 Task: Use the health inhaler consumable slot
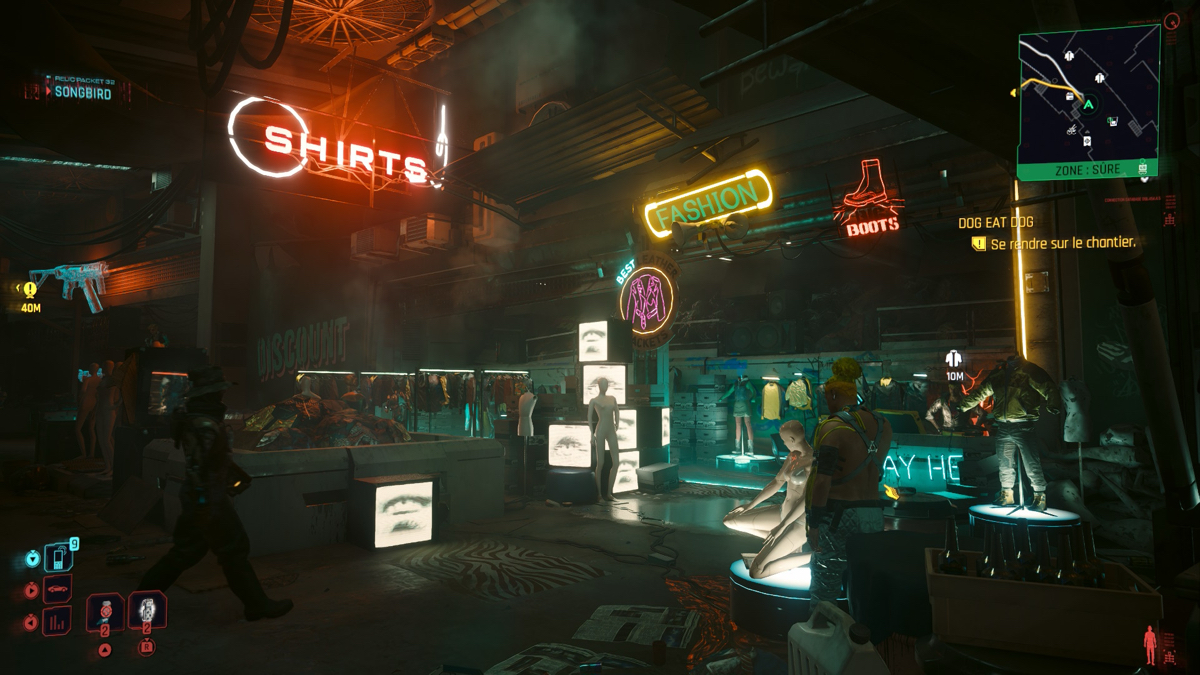(x=106, y=610)
